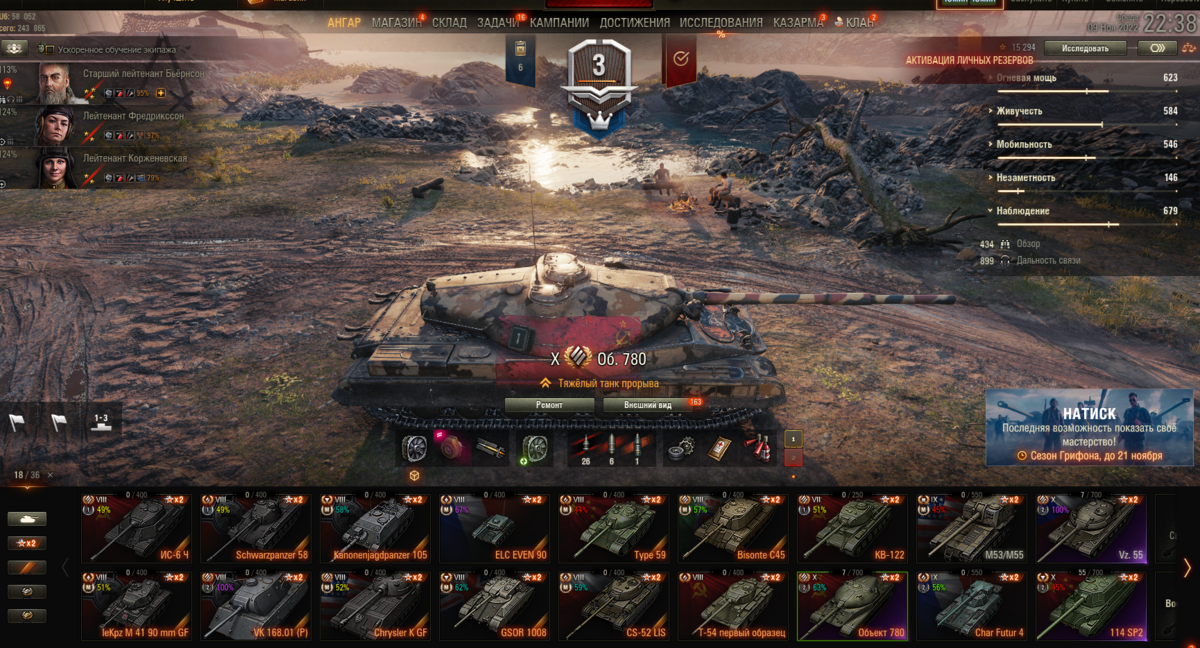This screenshot has height=648, width=1200.
Task: Select the Type 59 tank card
Action: 614,527
